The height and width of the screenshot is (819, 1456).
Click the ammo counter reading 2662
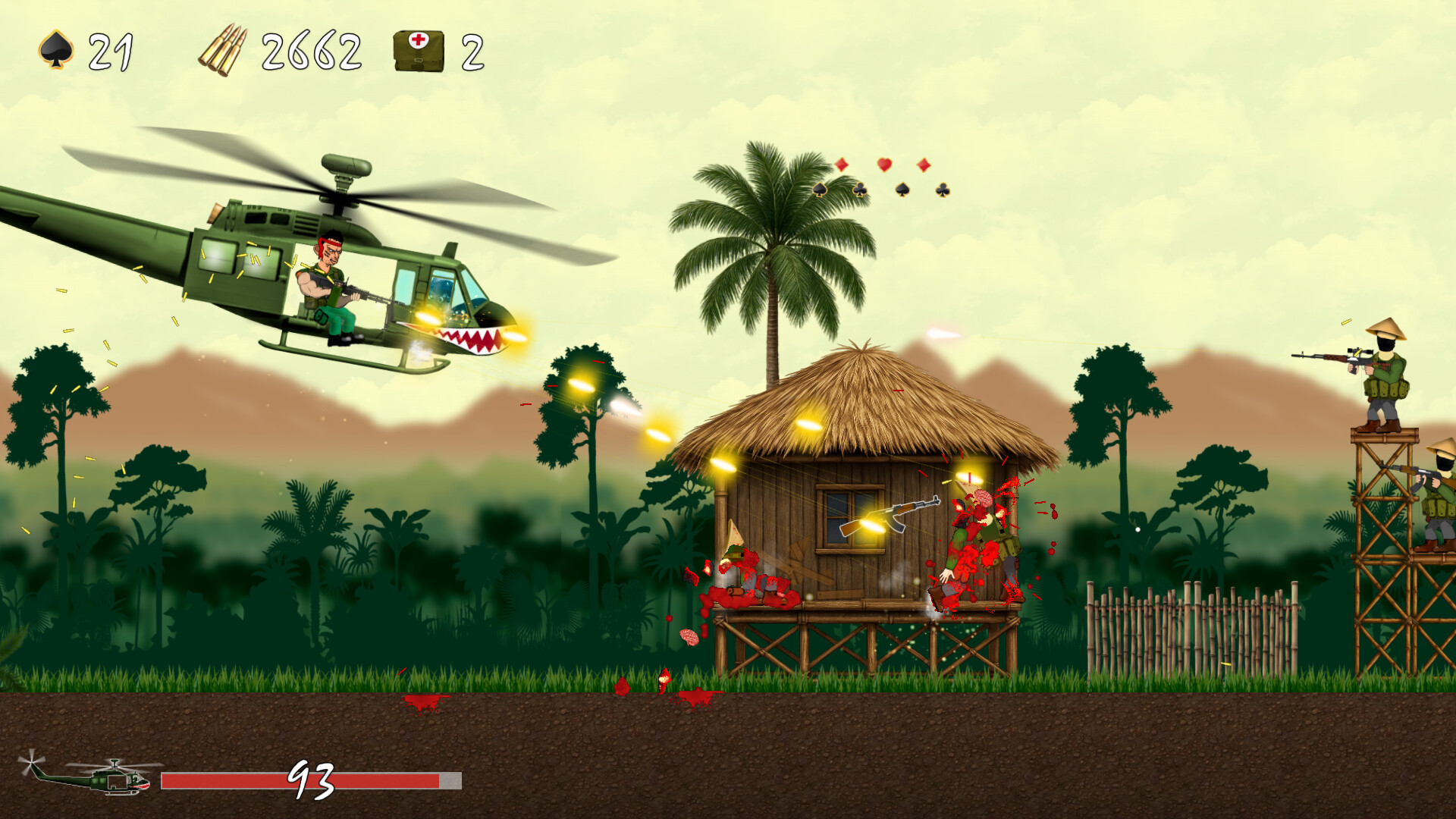click(311, 52)
